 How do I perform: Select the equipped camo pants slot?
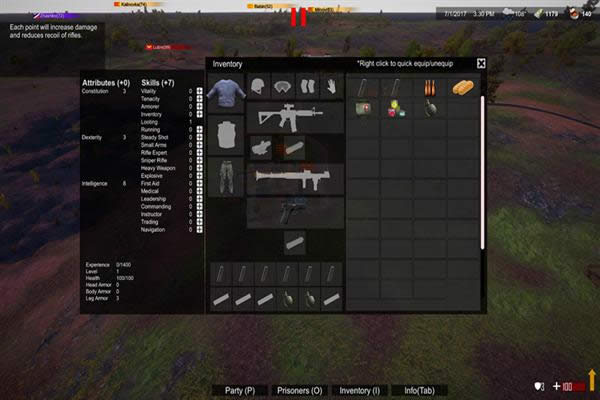pyautogui.click(x=225, y=176)
